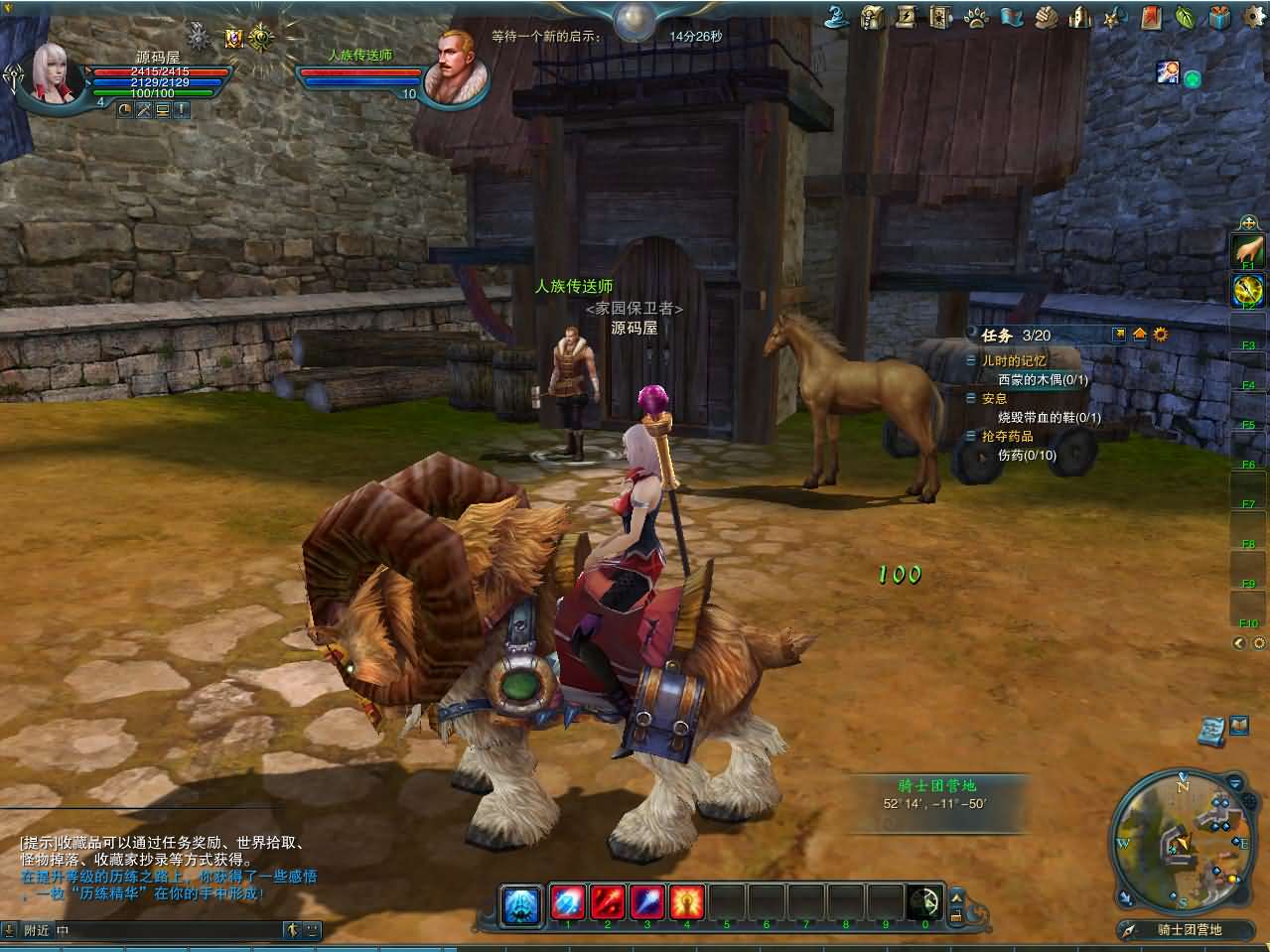The width and height of the screenshot is (1270, 952).
Task: Use the red slash skill in slot 2
Action: [608, 901]
